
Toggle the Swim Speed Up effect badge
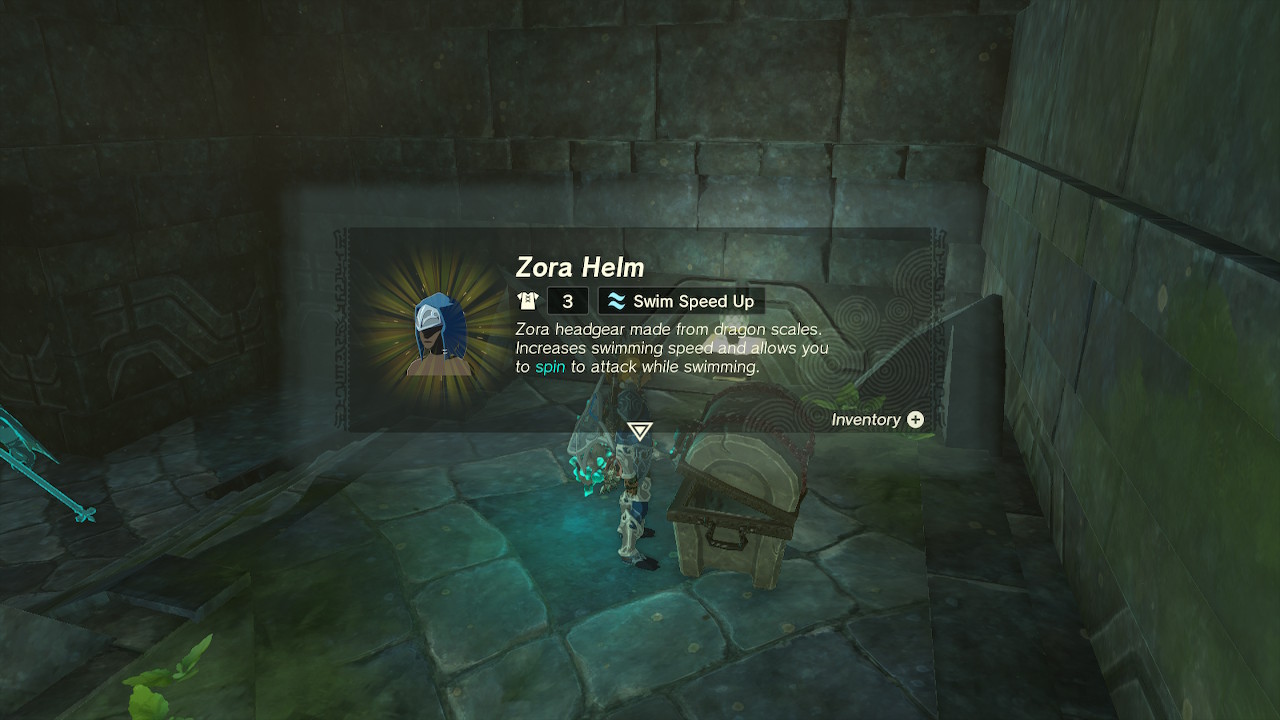tap(681, 300)
